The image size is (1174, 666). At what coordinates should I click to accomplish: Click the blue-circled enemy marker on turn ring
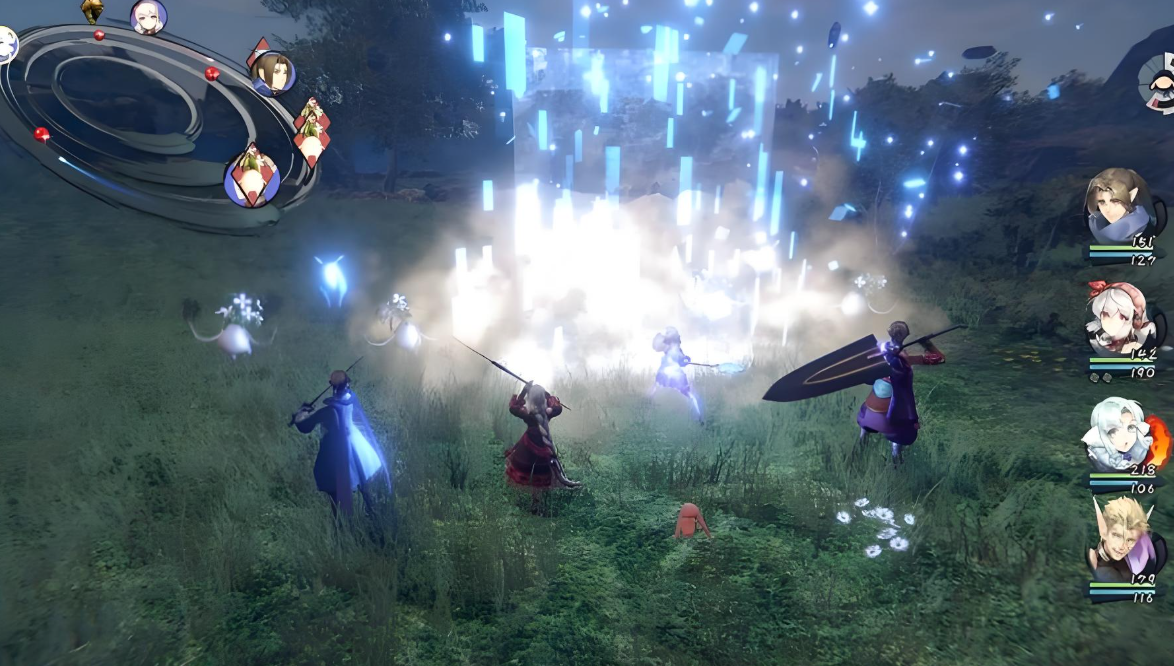[x=251, y=179]
